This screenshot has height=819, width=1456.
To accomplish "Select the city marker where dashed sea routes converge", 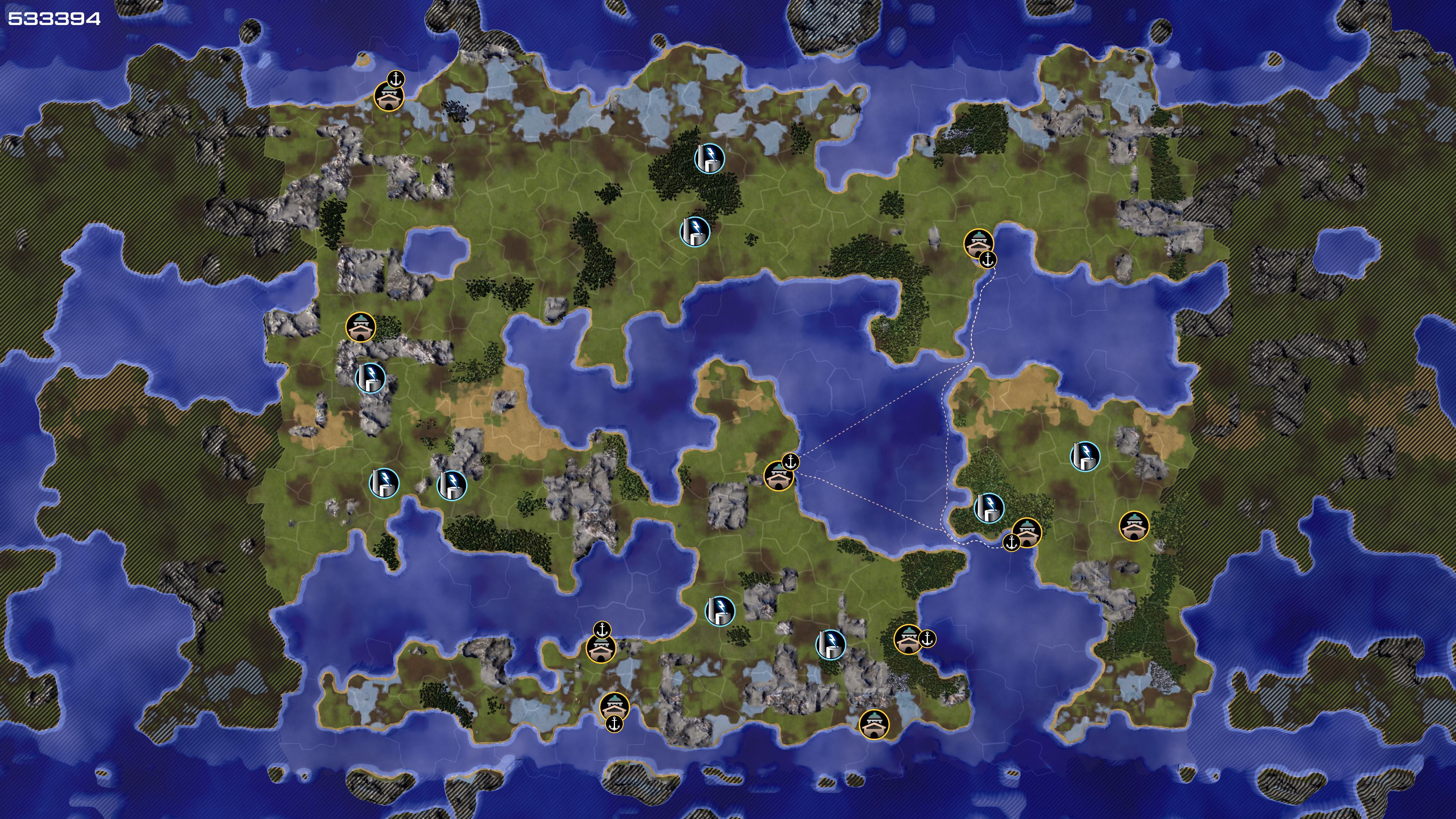I will point(778,477).
